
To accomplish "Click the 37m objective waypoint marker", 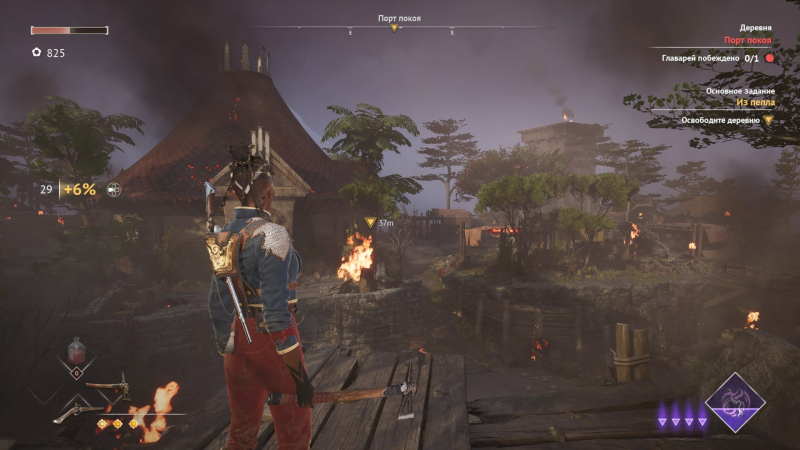I will (371, 222).
